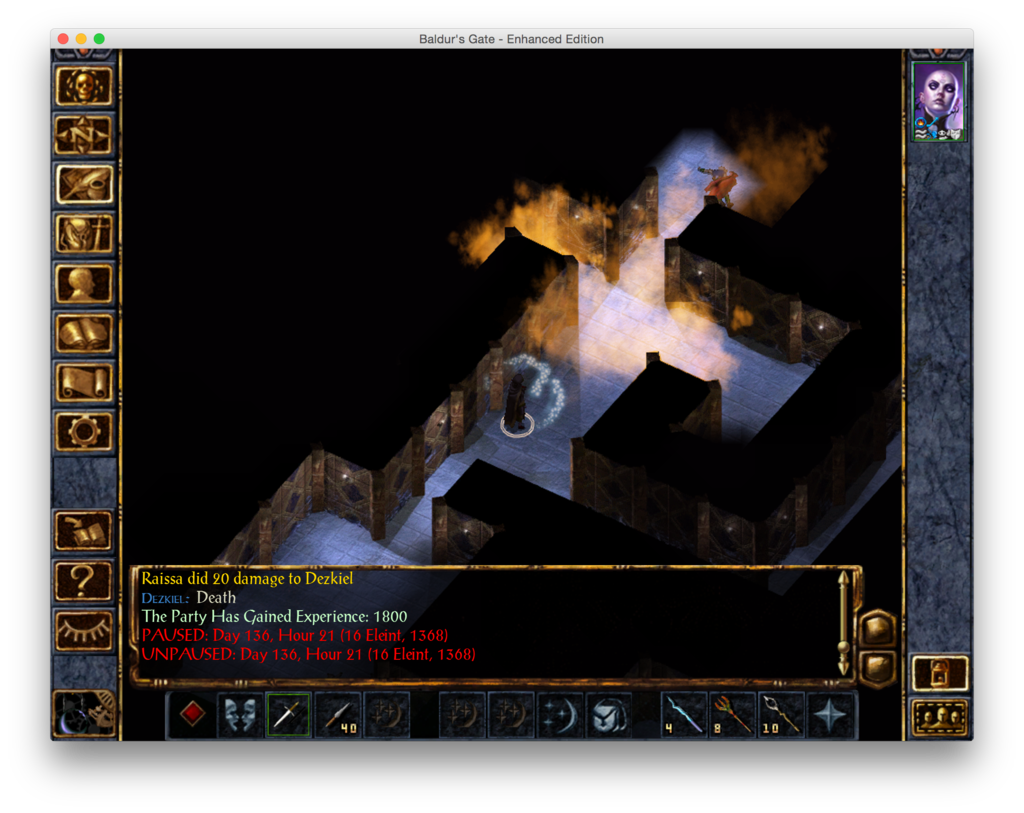Select the arrow ammo slot with 40
1024x813 pixels.
[x=338, y=714]
